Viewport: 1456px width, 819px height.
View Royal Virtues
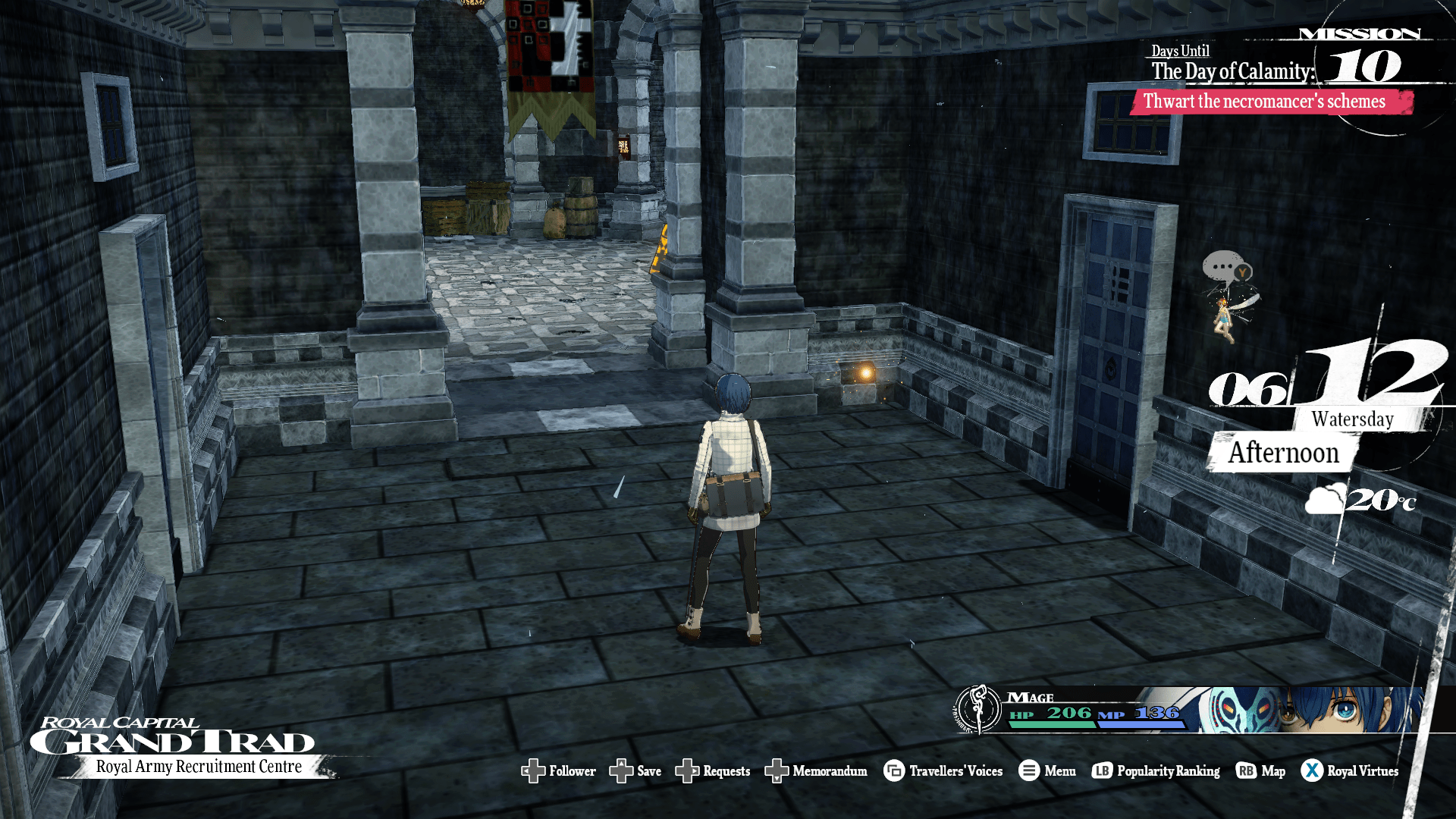1350,771
